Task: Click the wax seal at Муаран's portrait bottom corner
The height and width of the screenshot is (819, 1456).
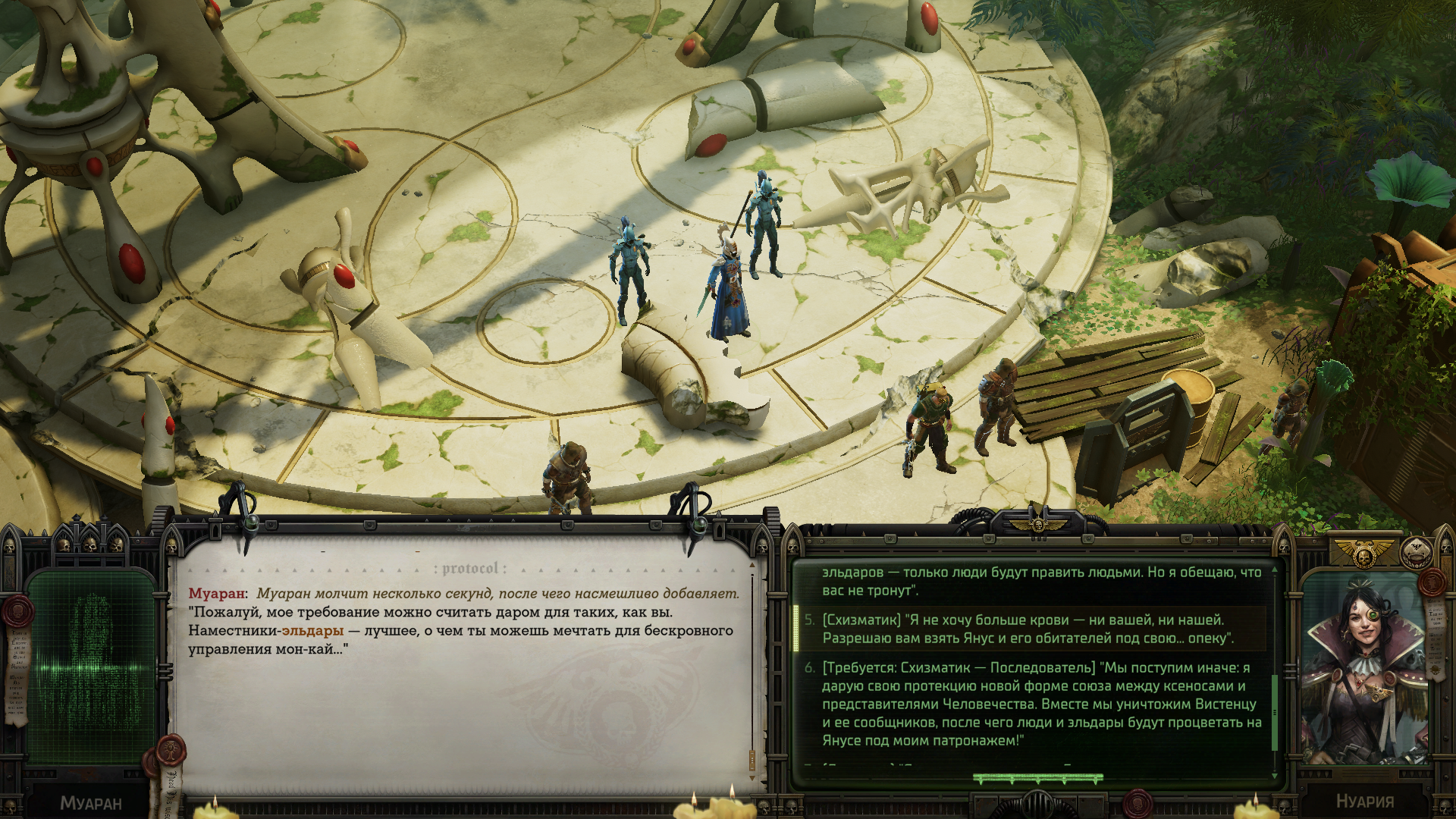Action: (x=171, y=749)
